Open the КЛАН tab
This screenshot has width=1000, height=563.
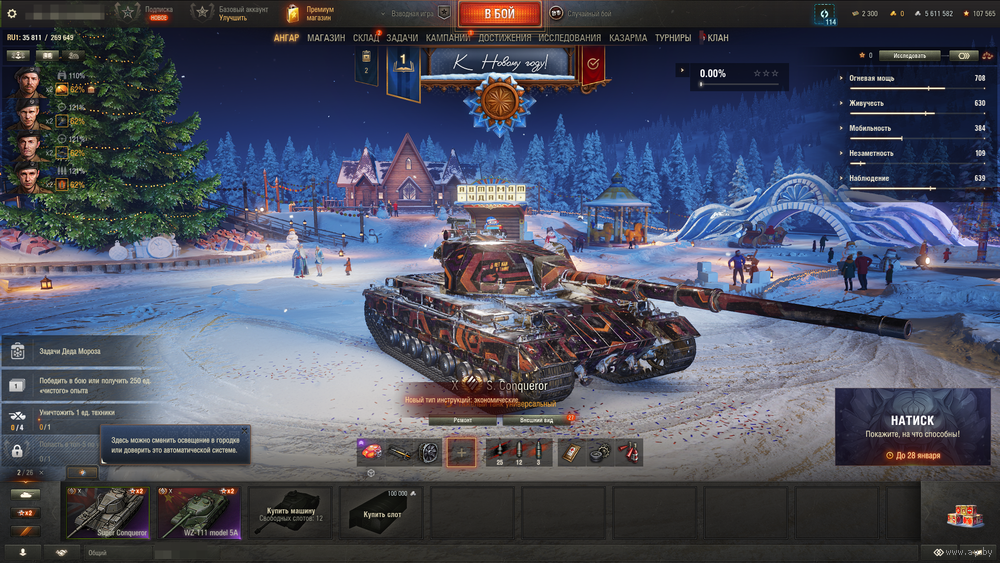(718, 38)
